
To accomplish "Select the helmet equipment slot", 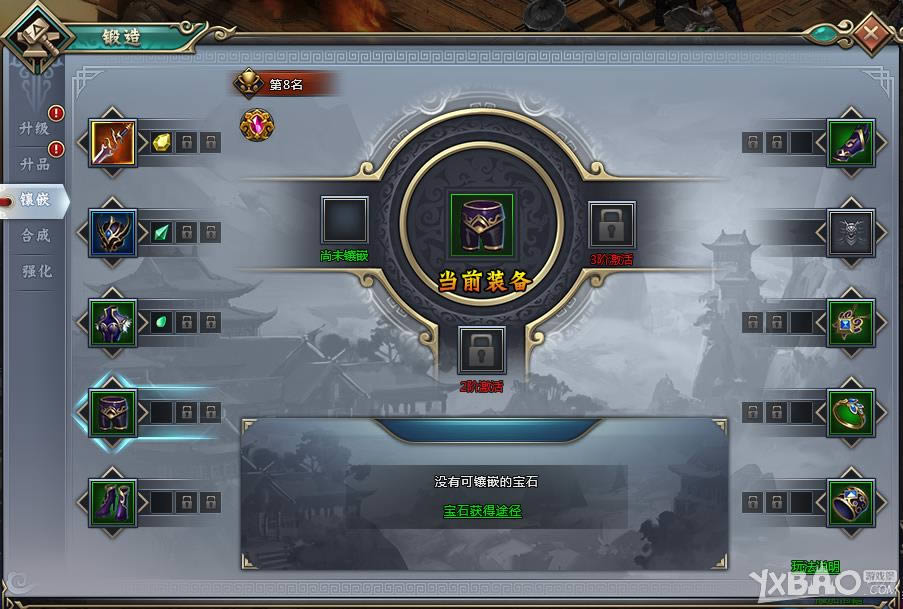I will 113,233.
